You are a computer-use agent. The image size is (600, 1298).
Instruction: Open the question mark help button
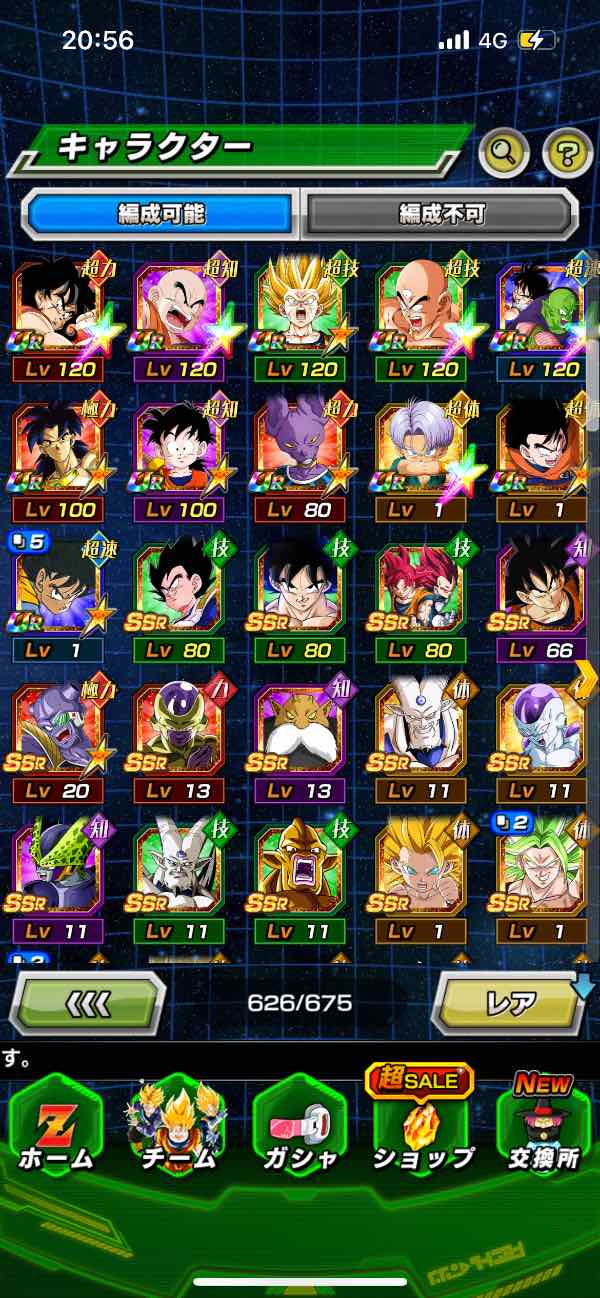tap(567, 153)
